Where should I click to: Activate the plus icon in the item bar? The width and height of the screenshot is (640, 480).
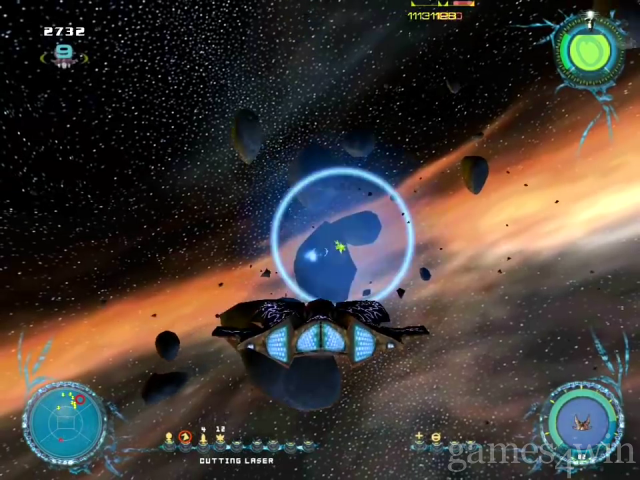[x=419, y=437]
